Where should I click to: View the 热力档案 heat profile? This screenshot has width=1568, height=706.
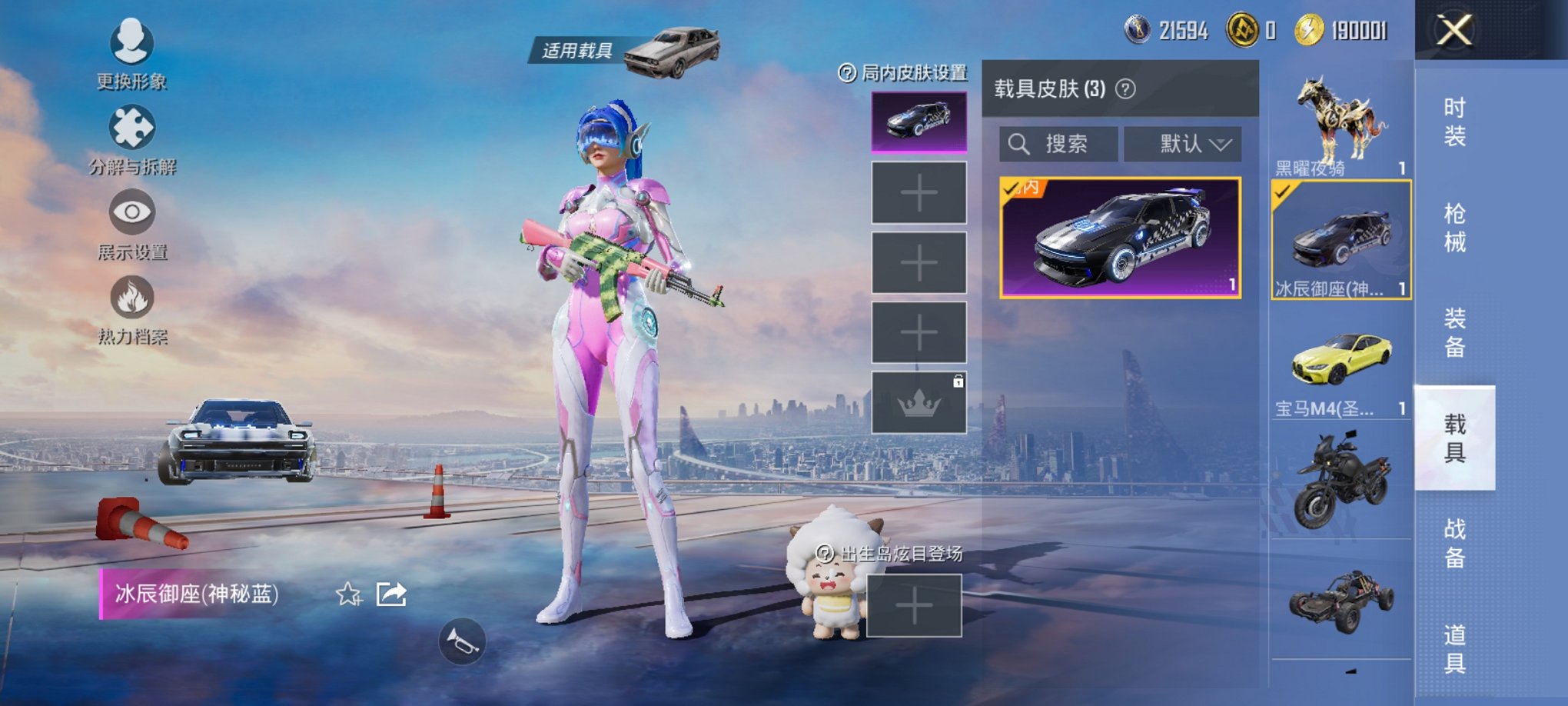[x=131, y=311]
